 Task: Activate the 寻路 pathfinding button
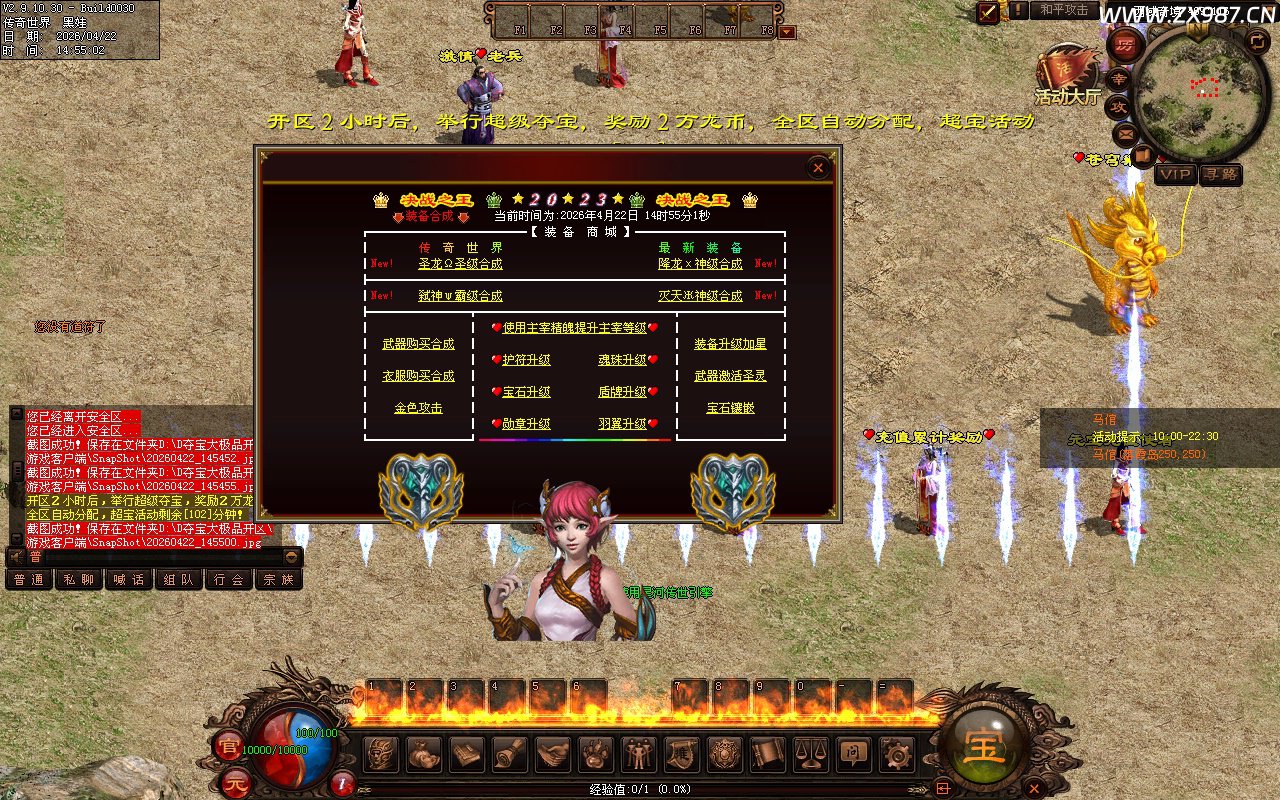click(x=1220, y=174)
